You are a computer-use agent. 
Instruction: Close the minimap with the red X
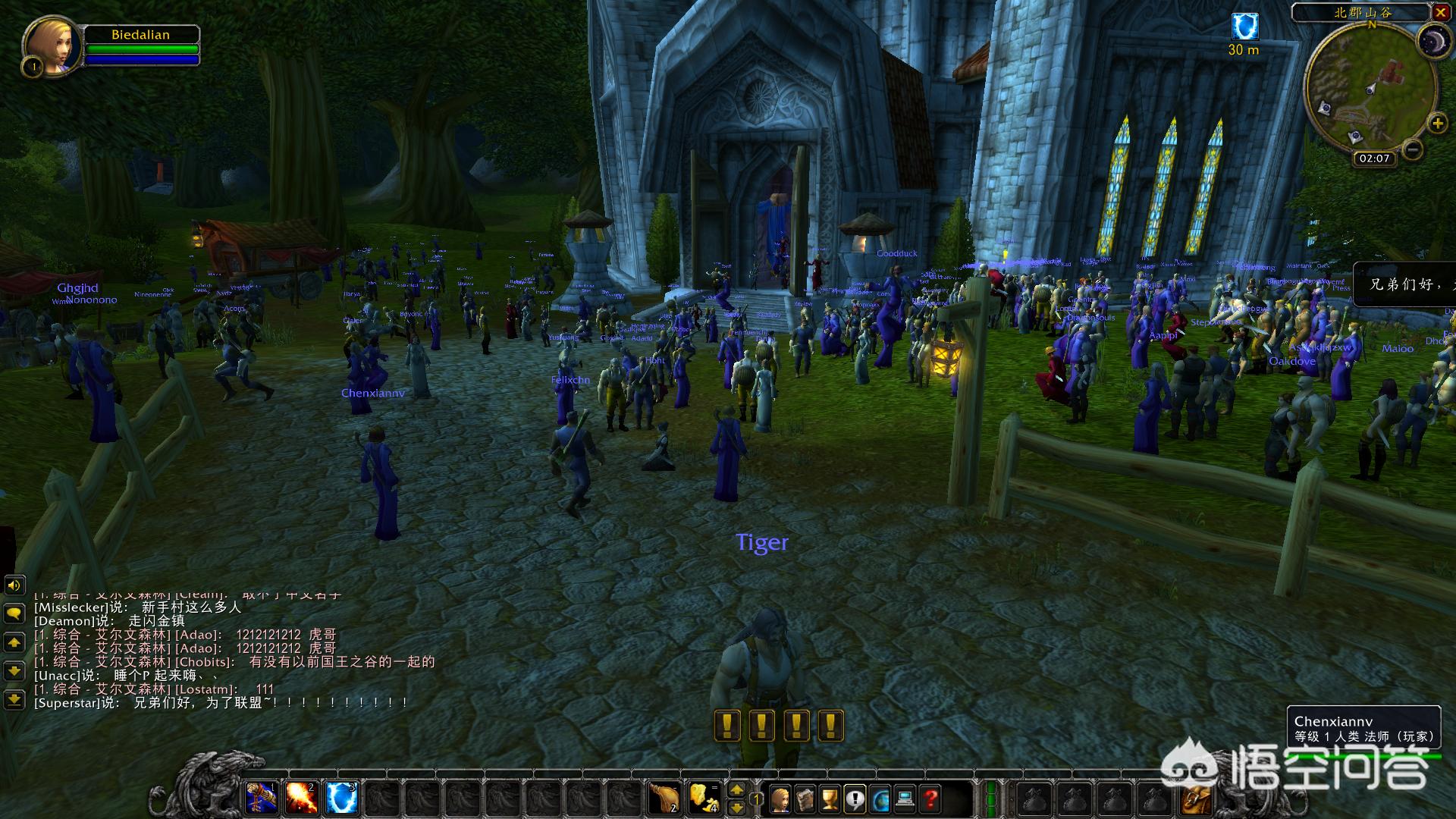(1440, 12)
